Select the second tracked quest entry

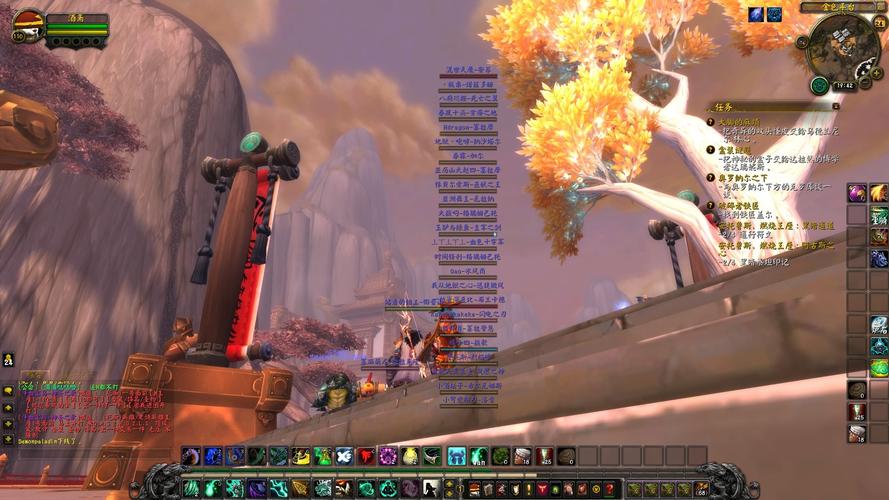click(x=742, y=149)
